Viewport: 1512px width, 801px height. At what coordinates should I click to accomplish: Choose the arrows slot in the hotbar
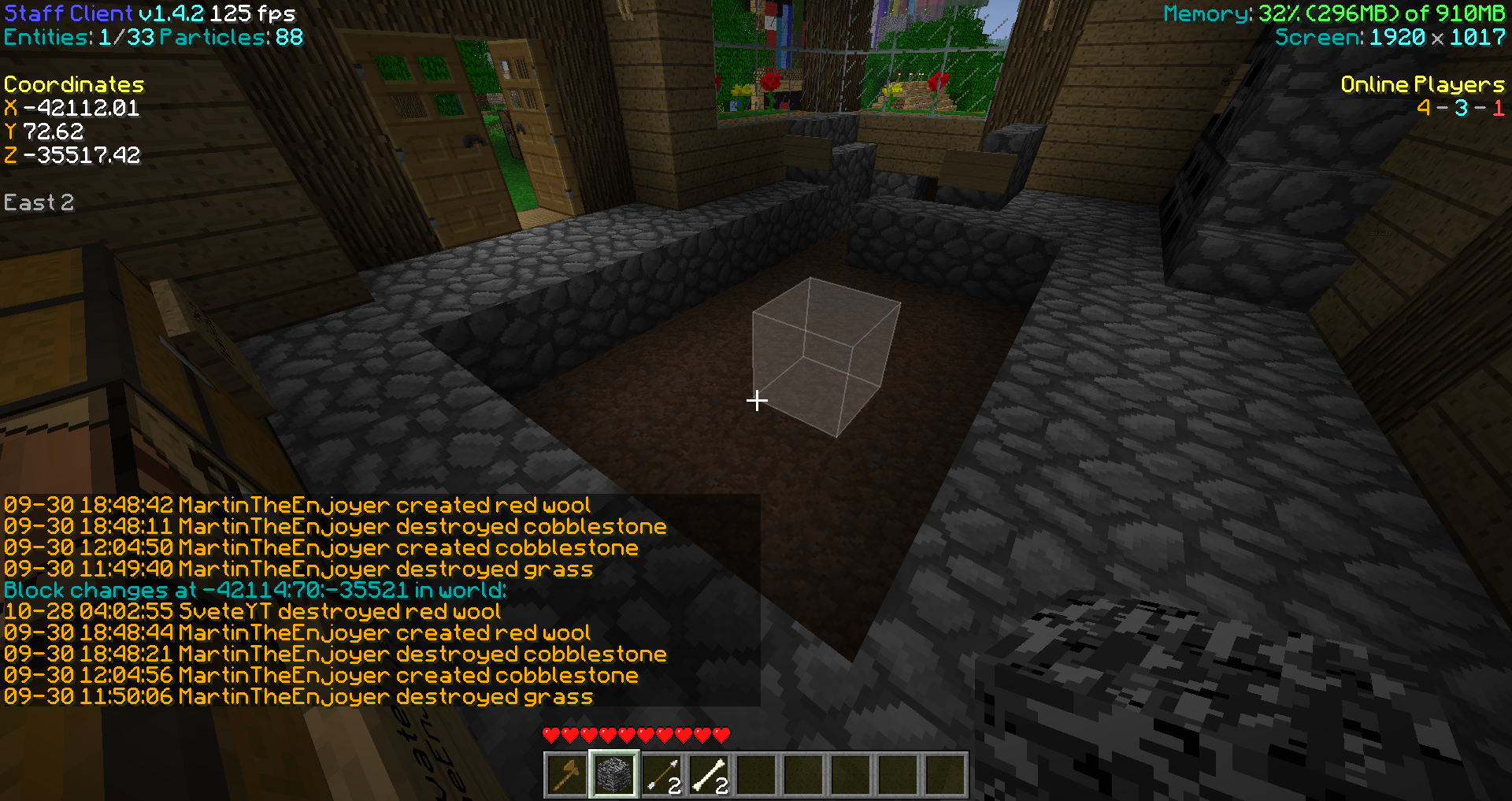pos(661,775)
